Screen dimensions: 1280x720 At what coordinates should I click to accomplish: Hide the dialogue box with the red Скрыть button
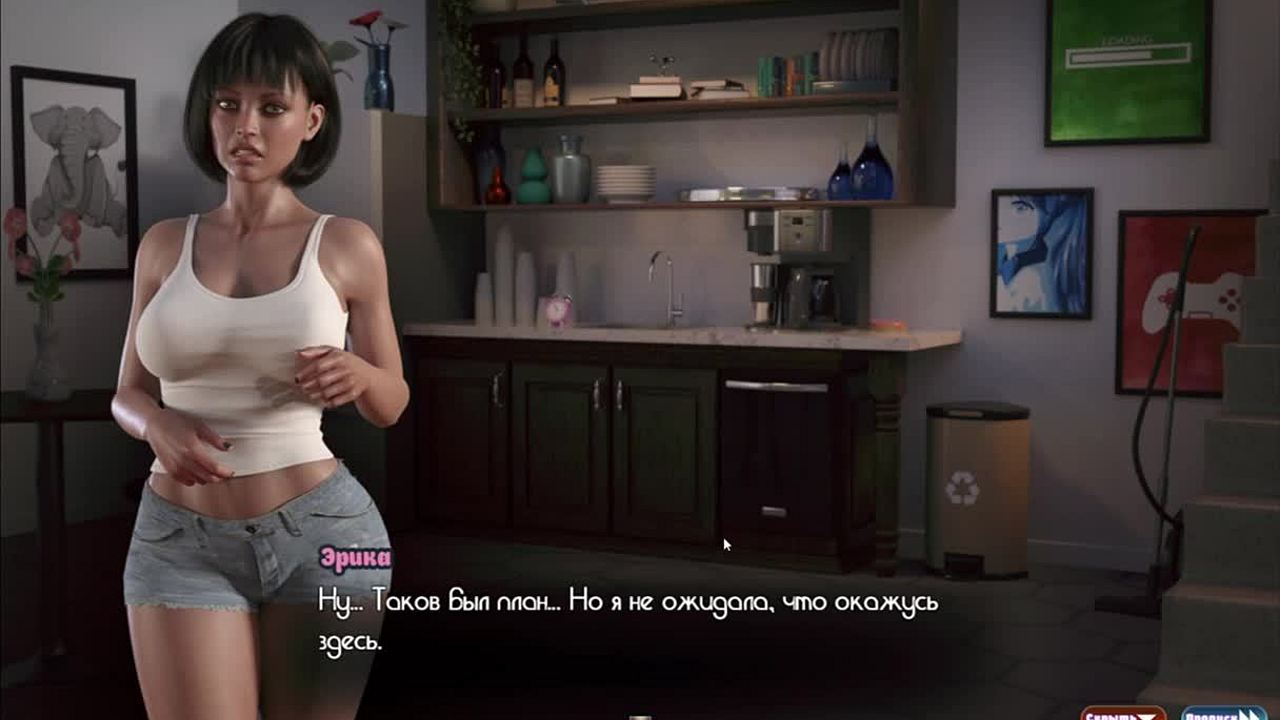[x=1122, y=714]
